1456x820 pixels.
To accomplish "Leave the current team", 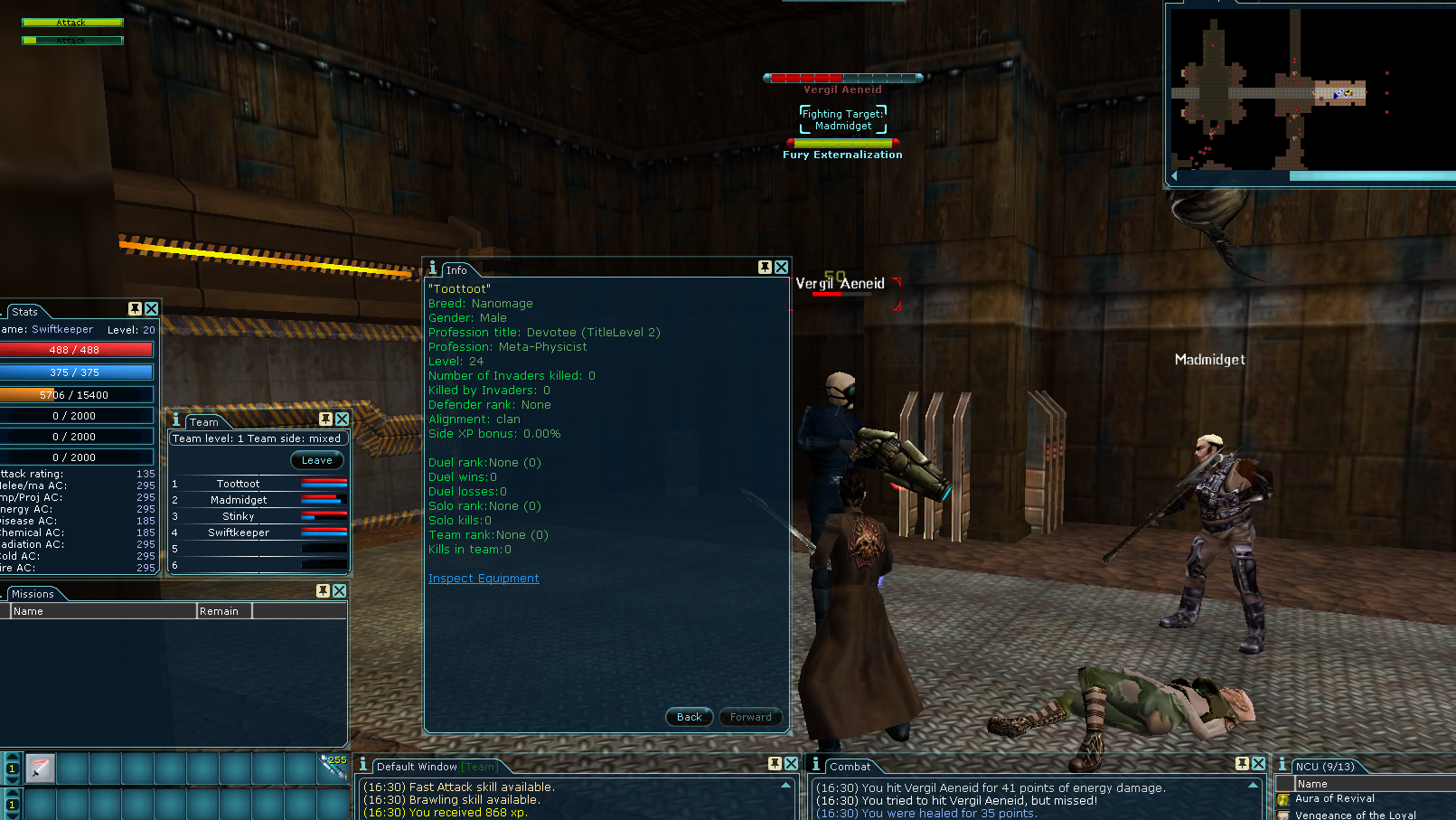I will [x=316, y=460].
